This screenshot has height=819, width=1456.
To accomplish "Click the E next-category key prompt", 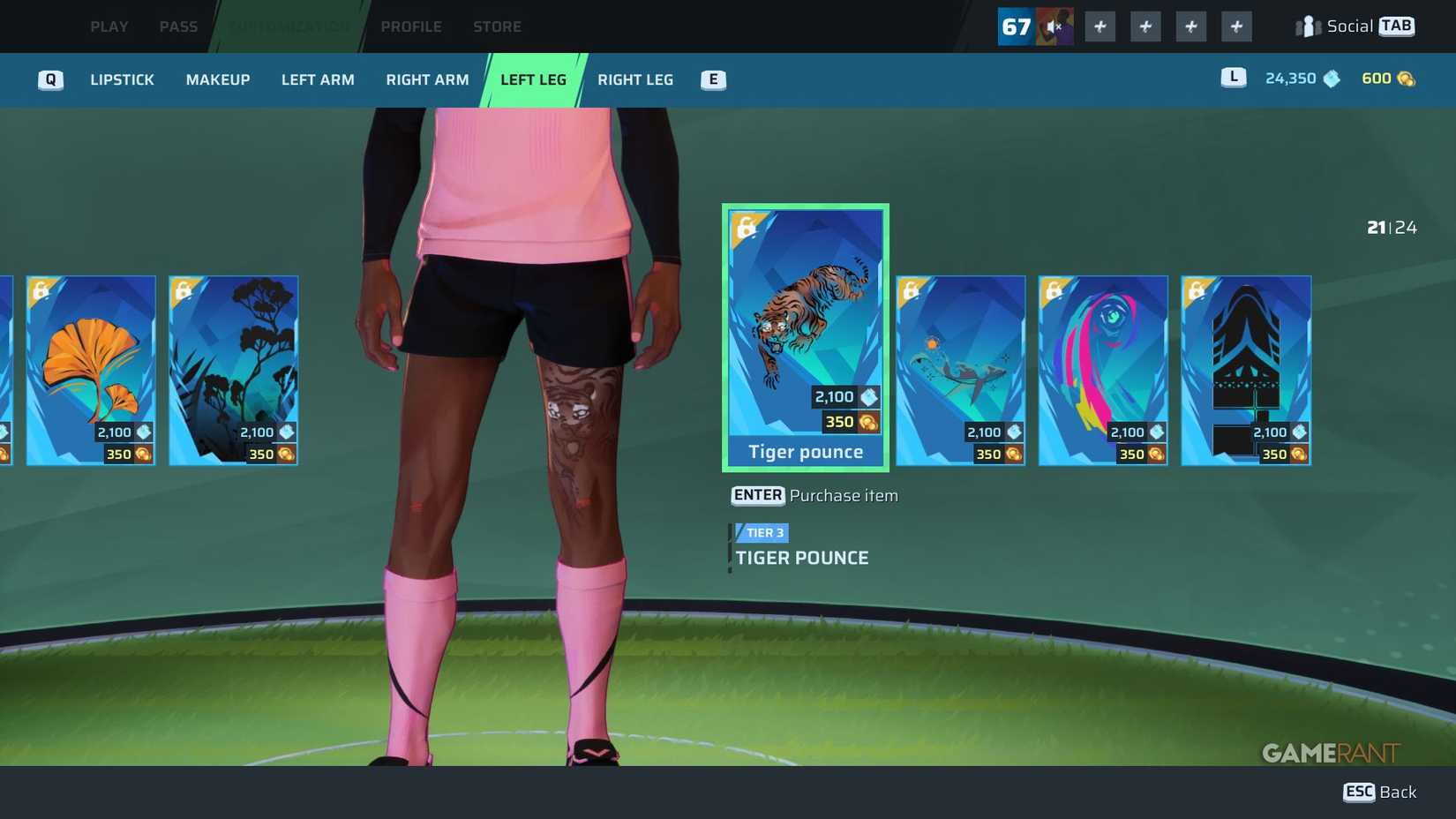I will click(712, 79).
